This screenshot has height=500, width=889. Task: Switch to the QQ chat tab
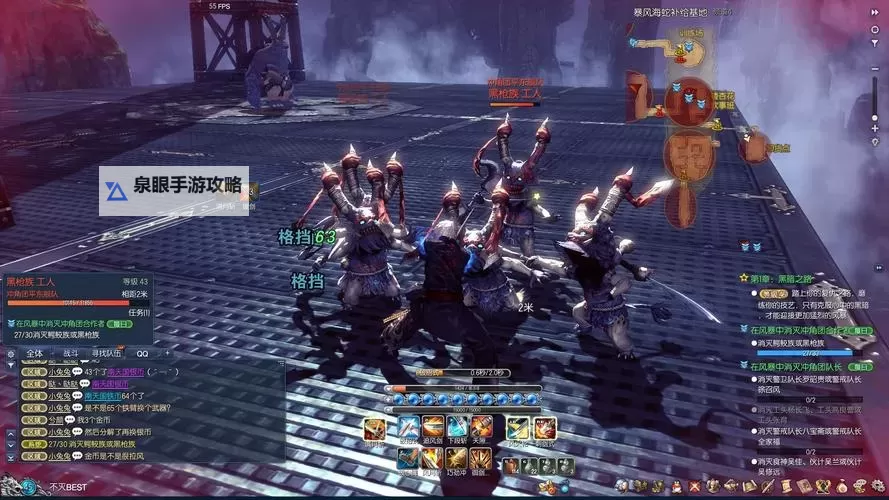(x=142, y=353)
